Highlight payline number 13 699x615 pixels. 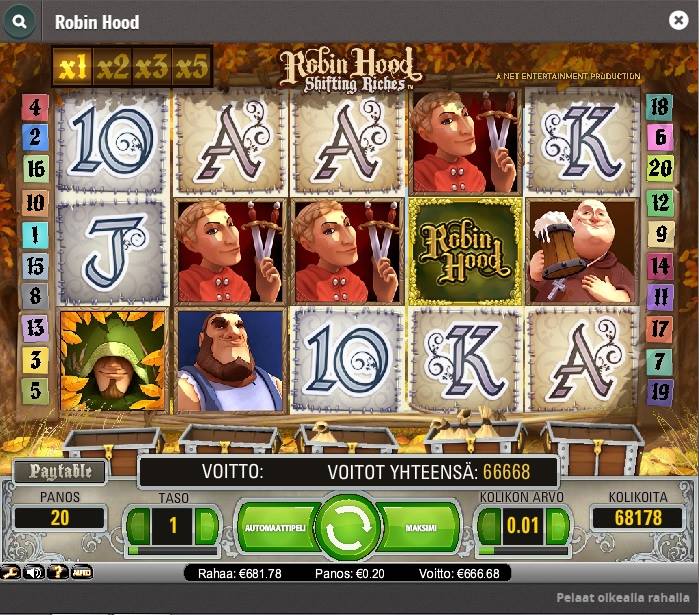coord(35,327)
